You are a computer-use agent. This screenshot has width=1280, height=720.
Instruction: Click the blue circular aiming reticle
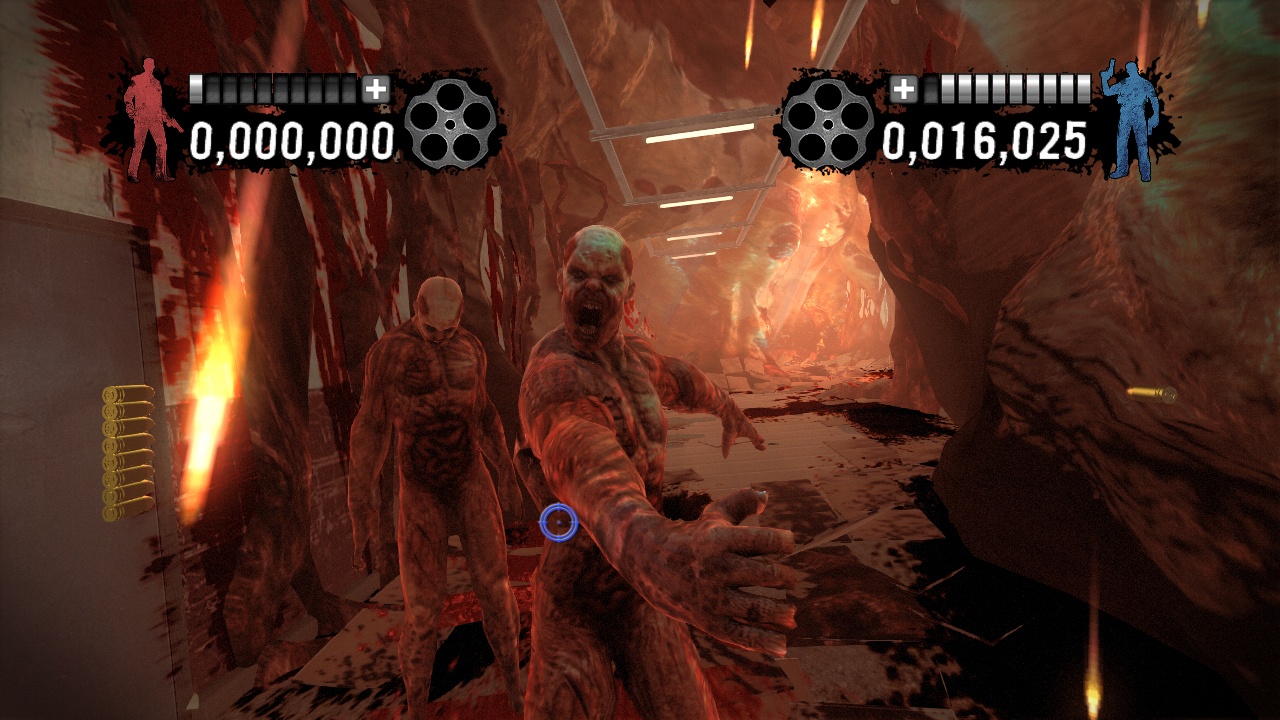click(x=557, y=523)
